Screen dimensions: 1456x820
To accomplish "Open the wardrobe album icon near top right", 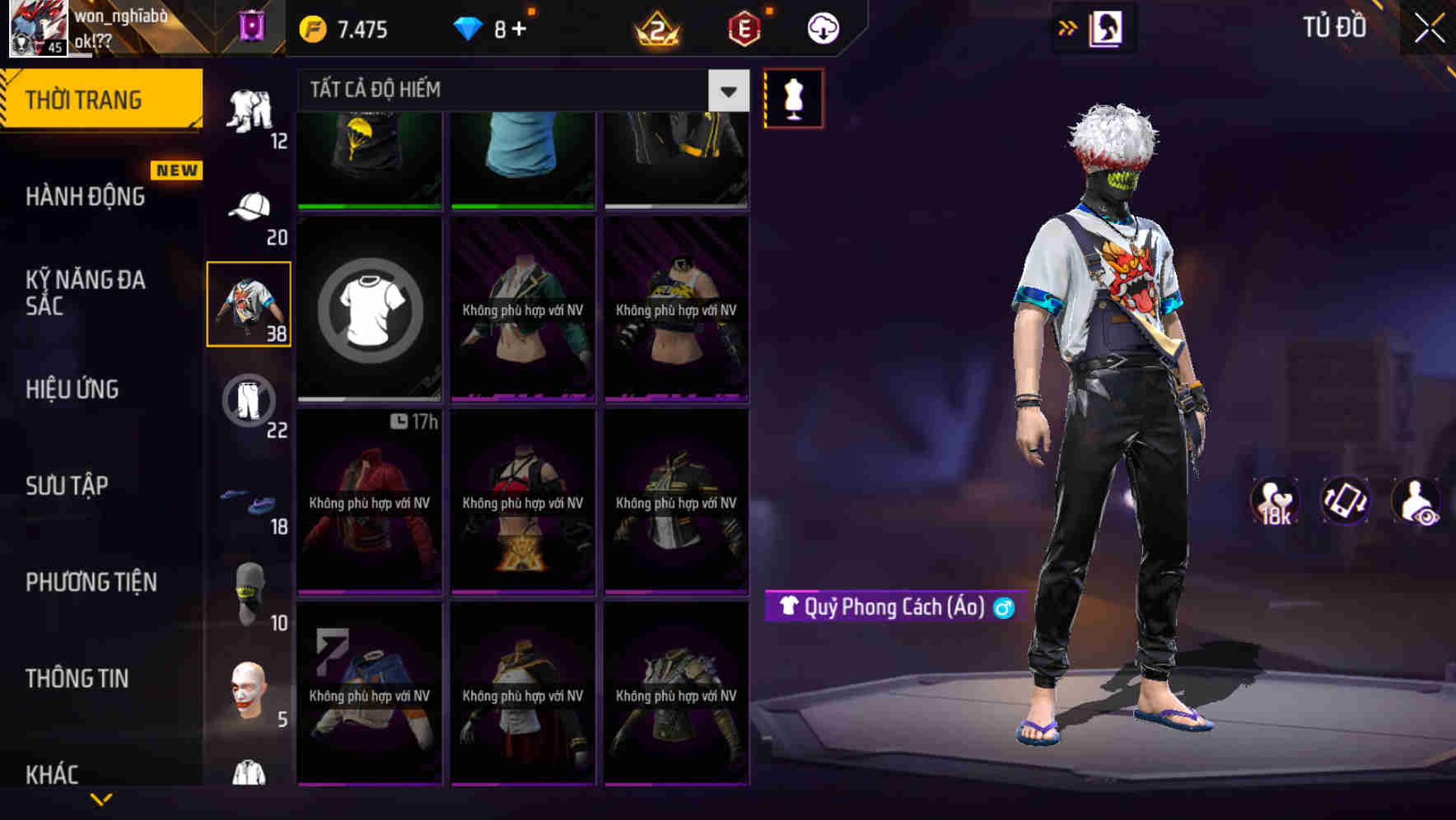I will 1108,27.
